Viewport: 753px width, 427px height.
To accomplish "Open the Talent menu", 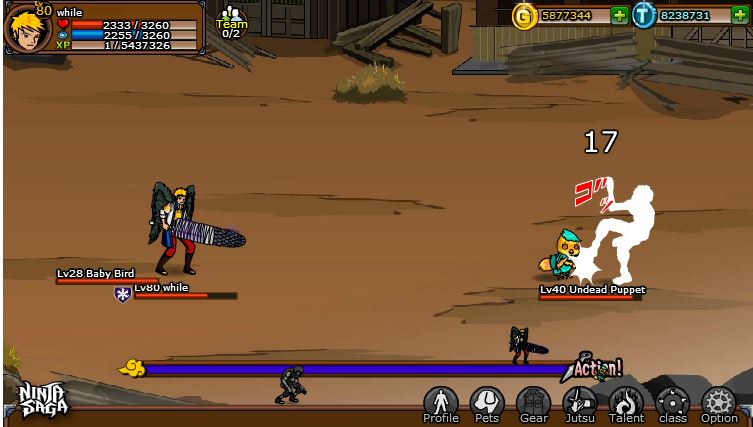I will (627, 403).
